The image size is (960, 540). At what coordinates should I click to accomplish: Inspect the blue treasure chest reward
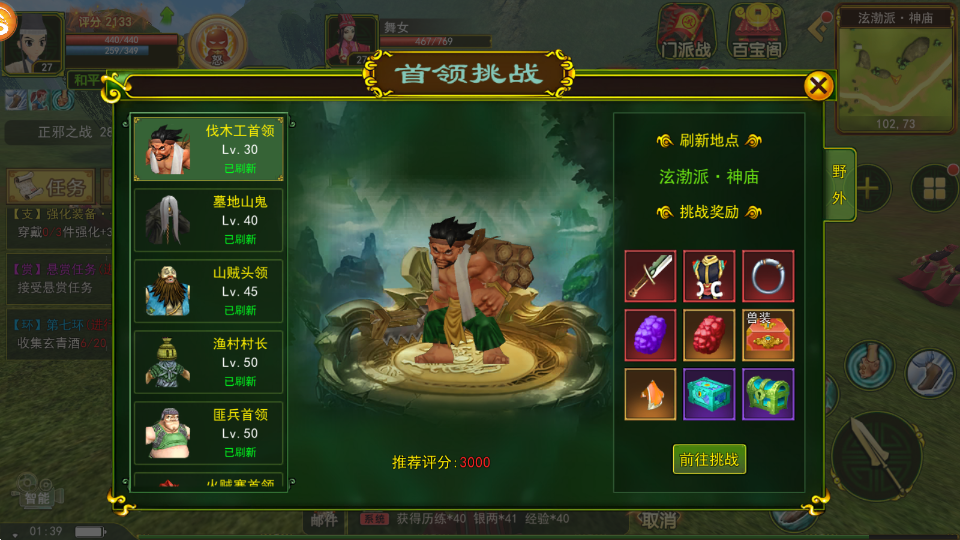pyautogui.click(x=710, y=394)
